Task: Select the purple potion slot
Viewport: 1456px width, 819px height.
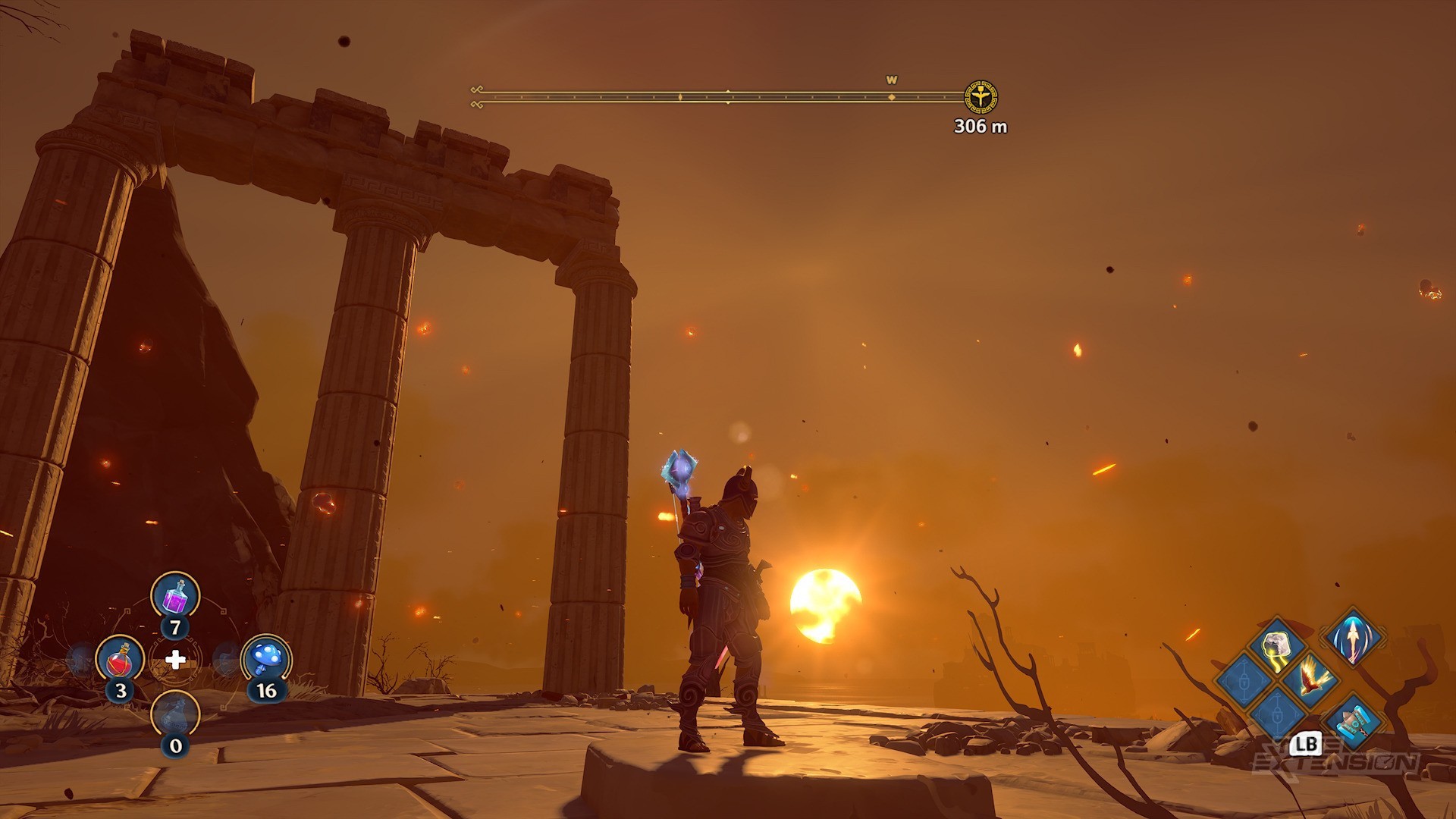Action: click(175, 595)
